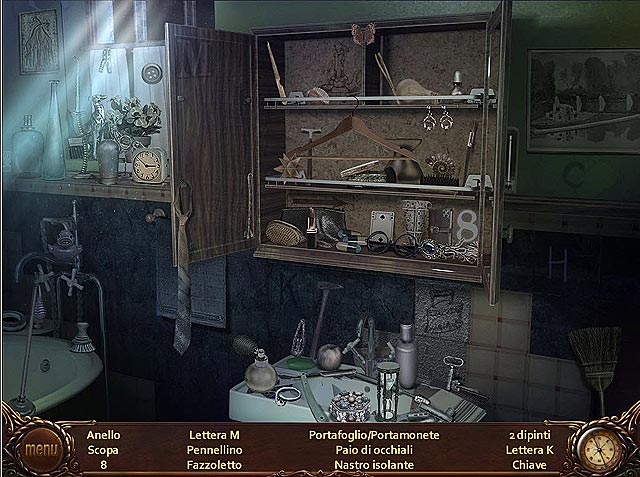Open the game menu button

tap(41, 450)
